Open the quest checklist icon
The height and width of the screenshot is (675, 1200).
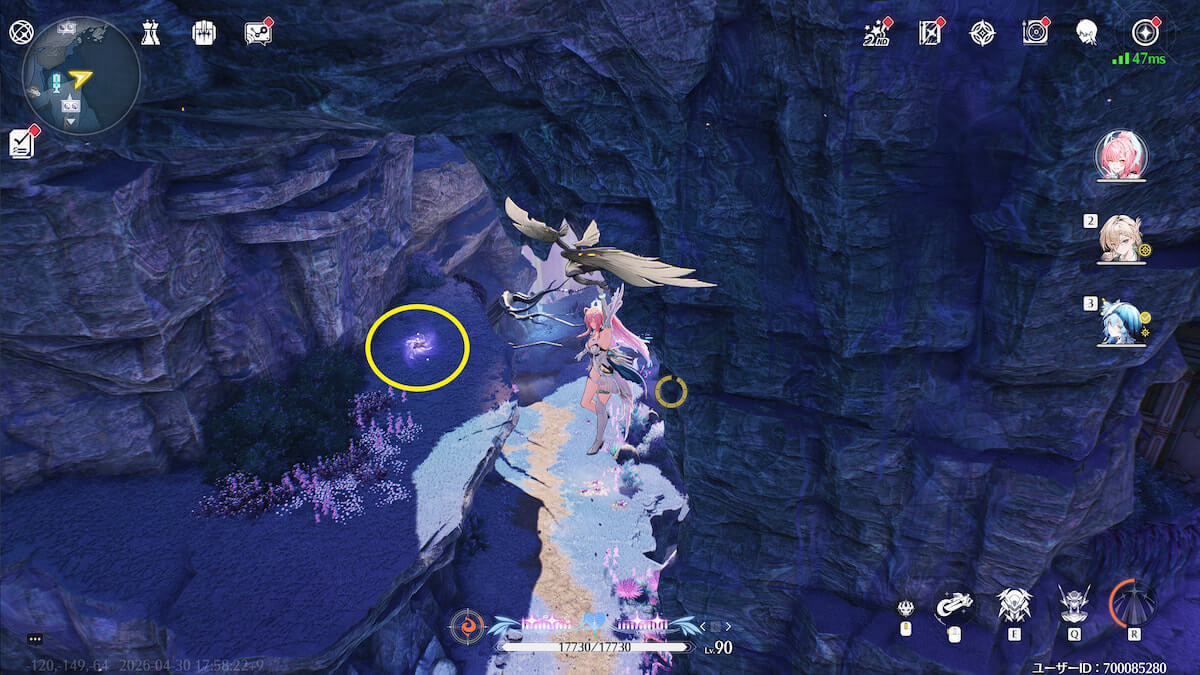coord(22,143)
